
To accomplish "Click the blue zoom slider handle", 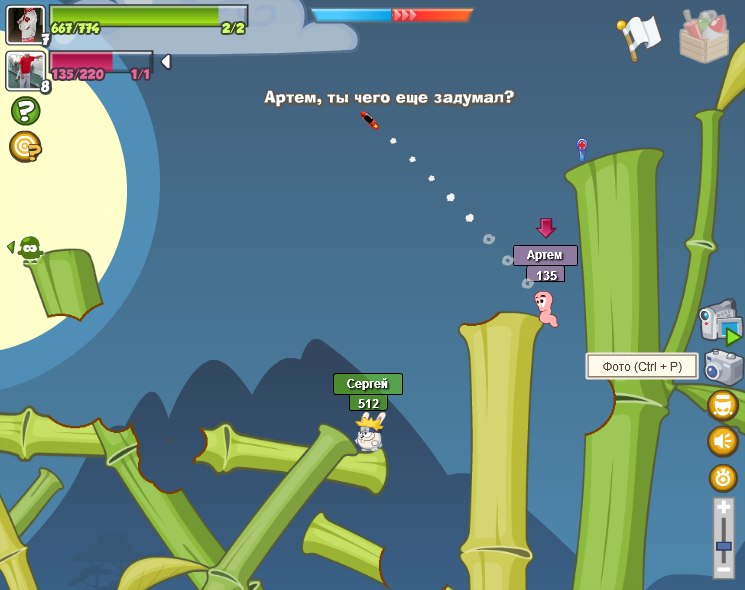I will (724, 546).
